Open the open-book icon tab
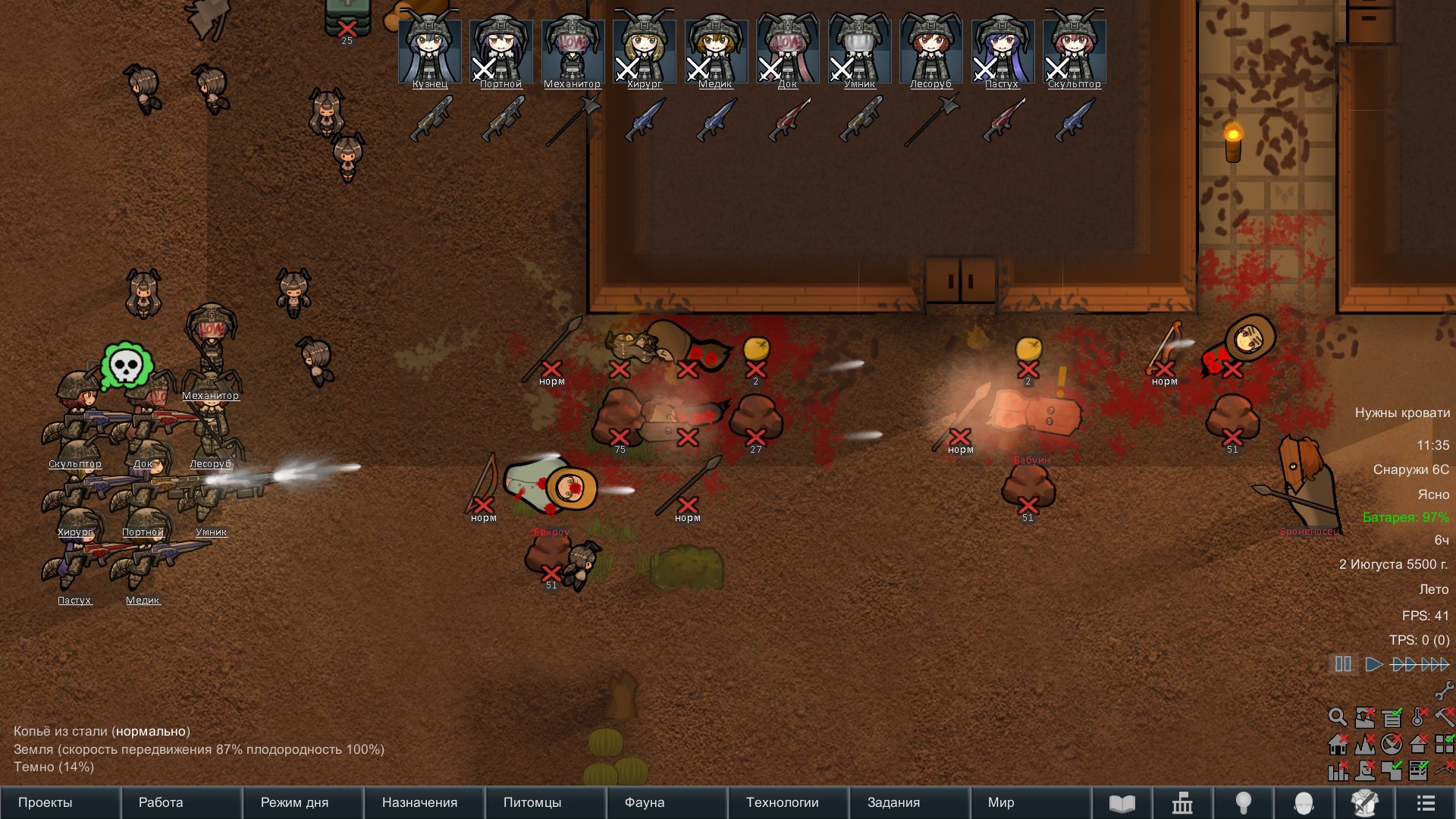Viewport: 1456px width, 819px height. pyautogui.click(x=1122, y=802)
